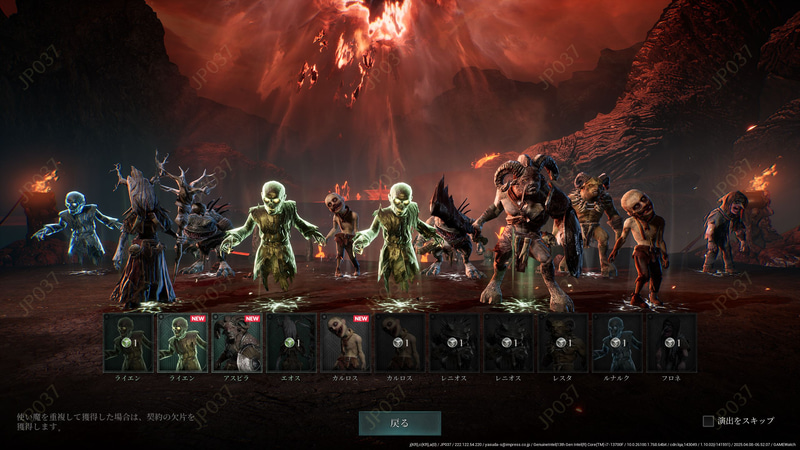
Task: Select the フロネ familiar card
Action: point(671,343)
